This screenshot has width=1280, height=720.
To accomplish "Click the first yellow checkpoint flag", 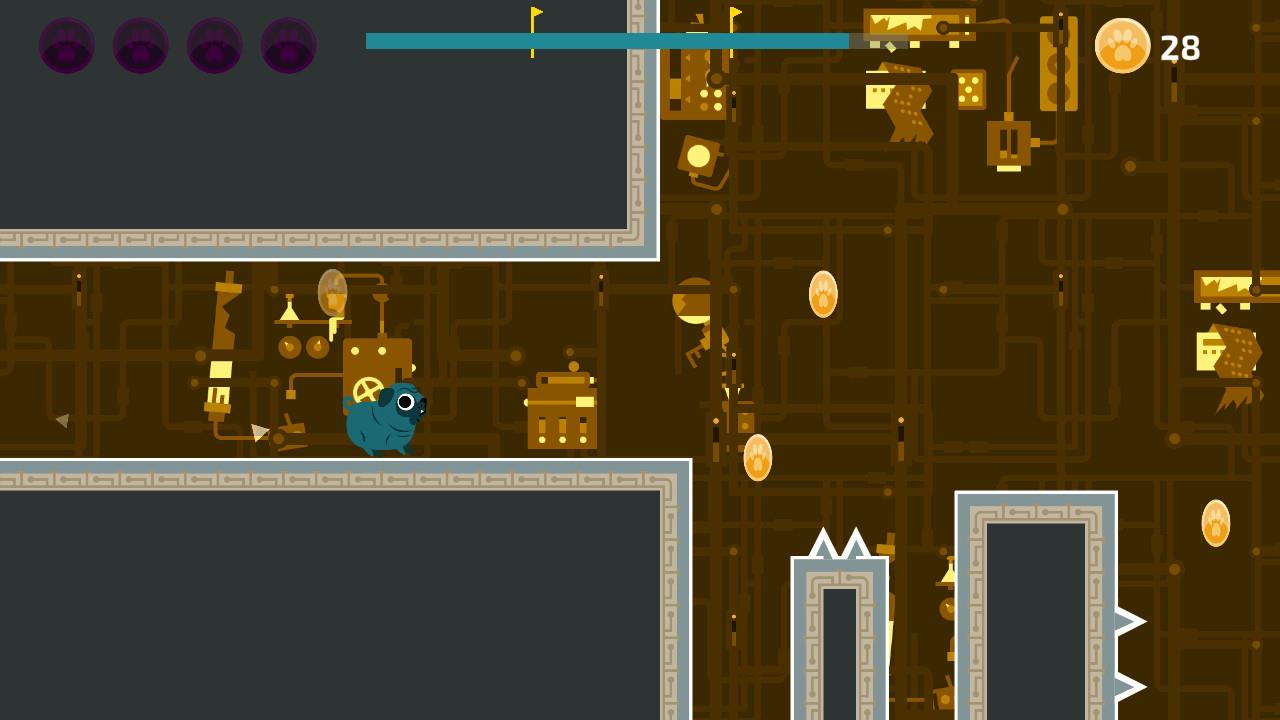I will pos(534,22).
